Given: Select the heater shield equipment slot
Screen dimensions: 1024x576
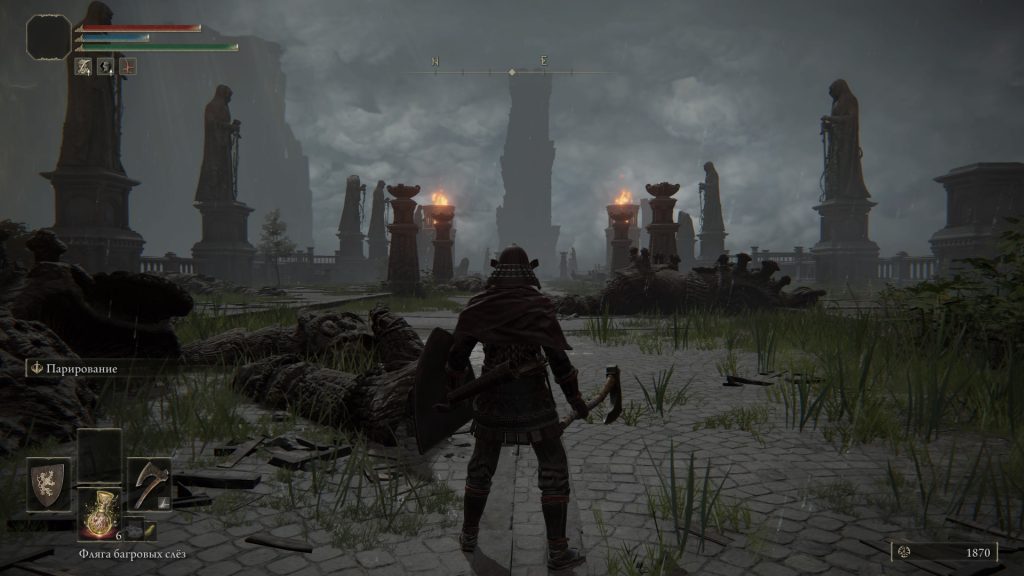Looking at the screenshot, I should click(x=48, y=484).
